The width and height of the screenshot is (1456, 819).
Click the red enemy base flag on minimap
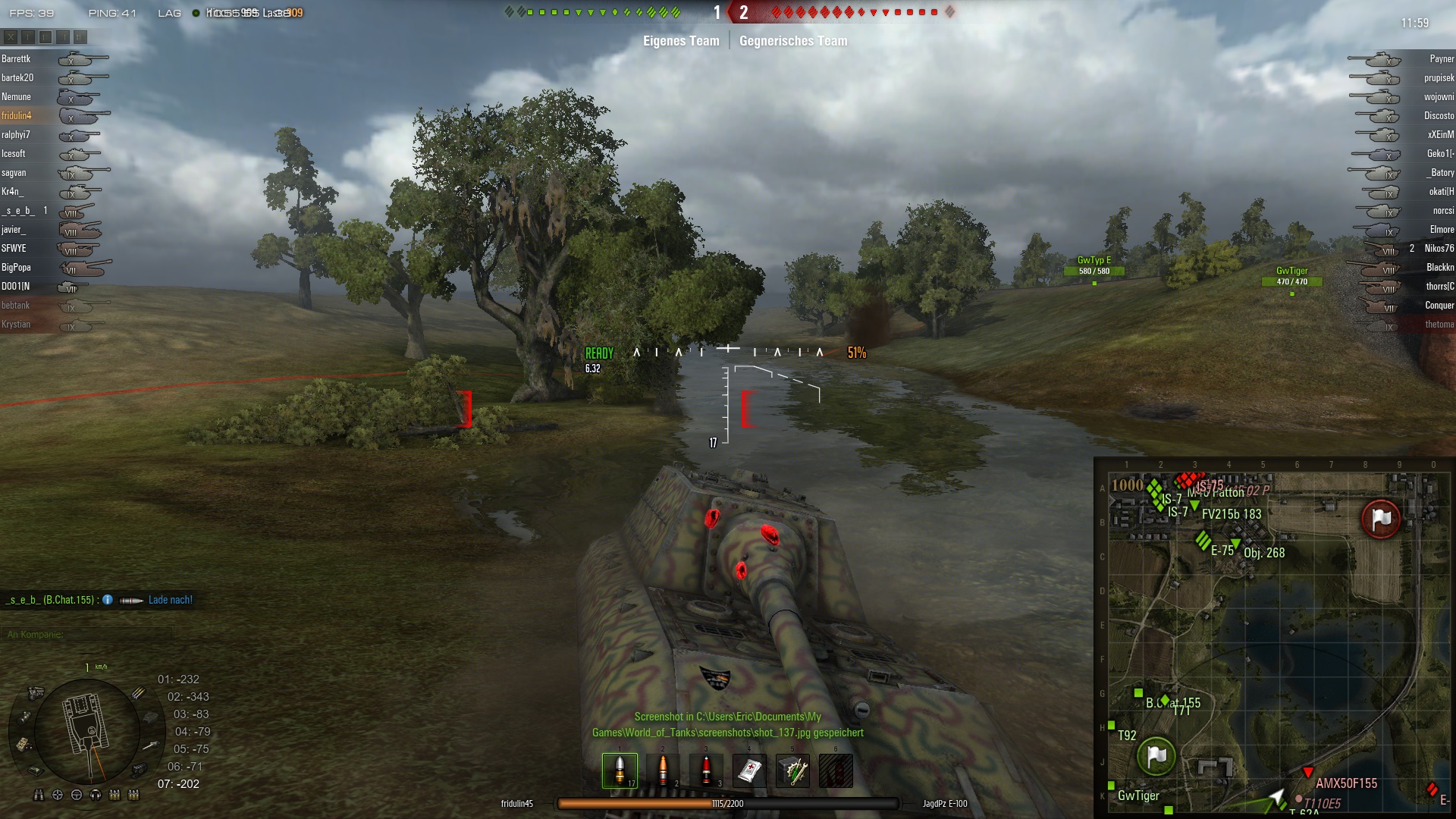point(1381,519)
